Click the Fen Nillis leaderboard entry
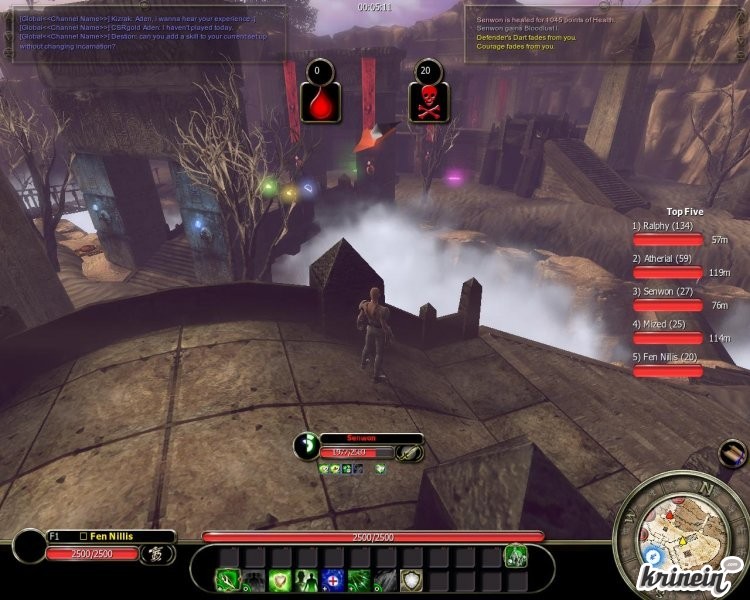The height and width of the screenshot is (600, 750). [660, 357]
